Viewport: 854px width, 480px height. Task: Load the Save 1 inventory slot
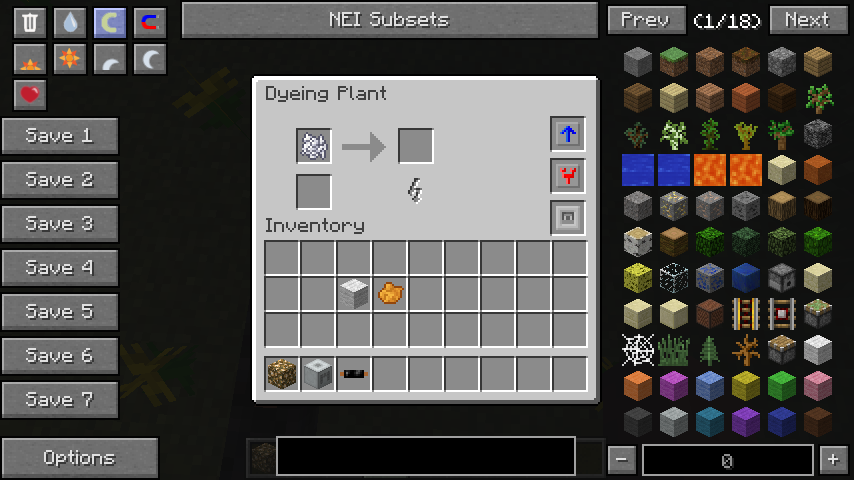point(59,136)
